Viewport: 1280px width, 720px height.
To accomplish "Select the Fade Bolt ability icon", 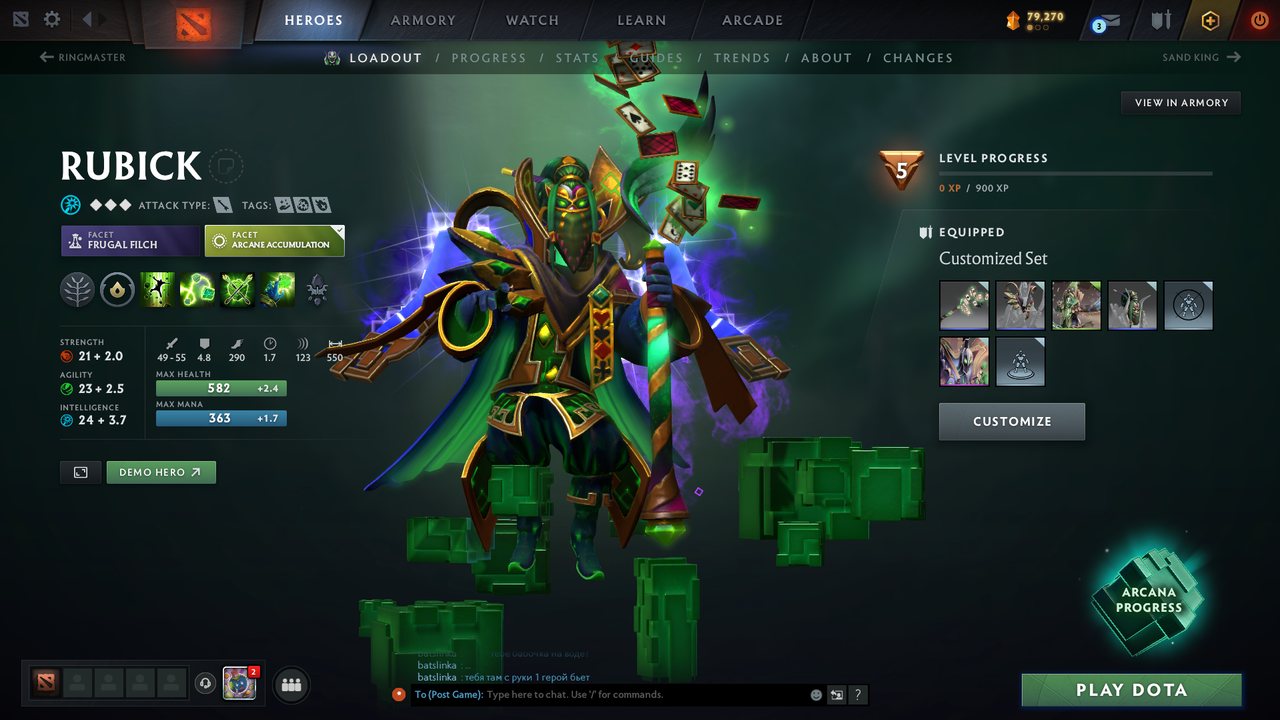I will pos(197,290).
